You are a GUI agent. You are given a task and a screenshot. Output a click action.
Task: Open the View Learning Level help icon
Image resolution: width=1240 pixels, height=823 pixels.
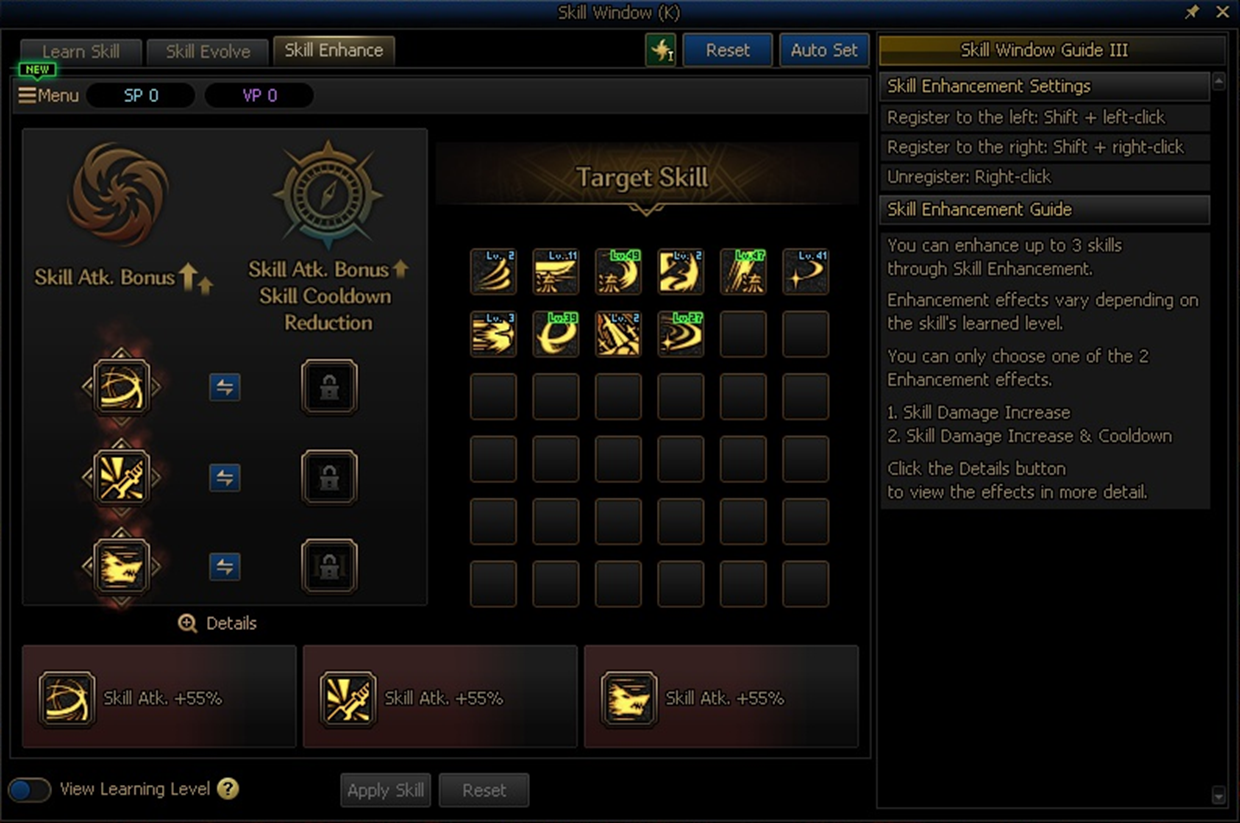coord(228,789)
